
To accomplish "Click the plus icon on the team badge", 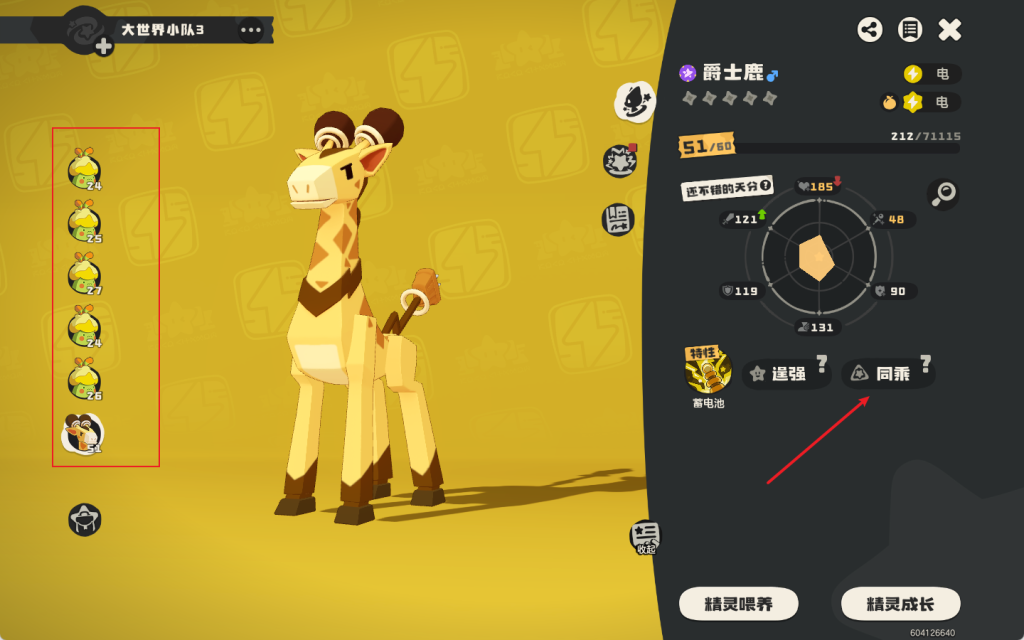I will 103,46.
